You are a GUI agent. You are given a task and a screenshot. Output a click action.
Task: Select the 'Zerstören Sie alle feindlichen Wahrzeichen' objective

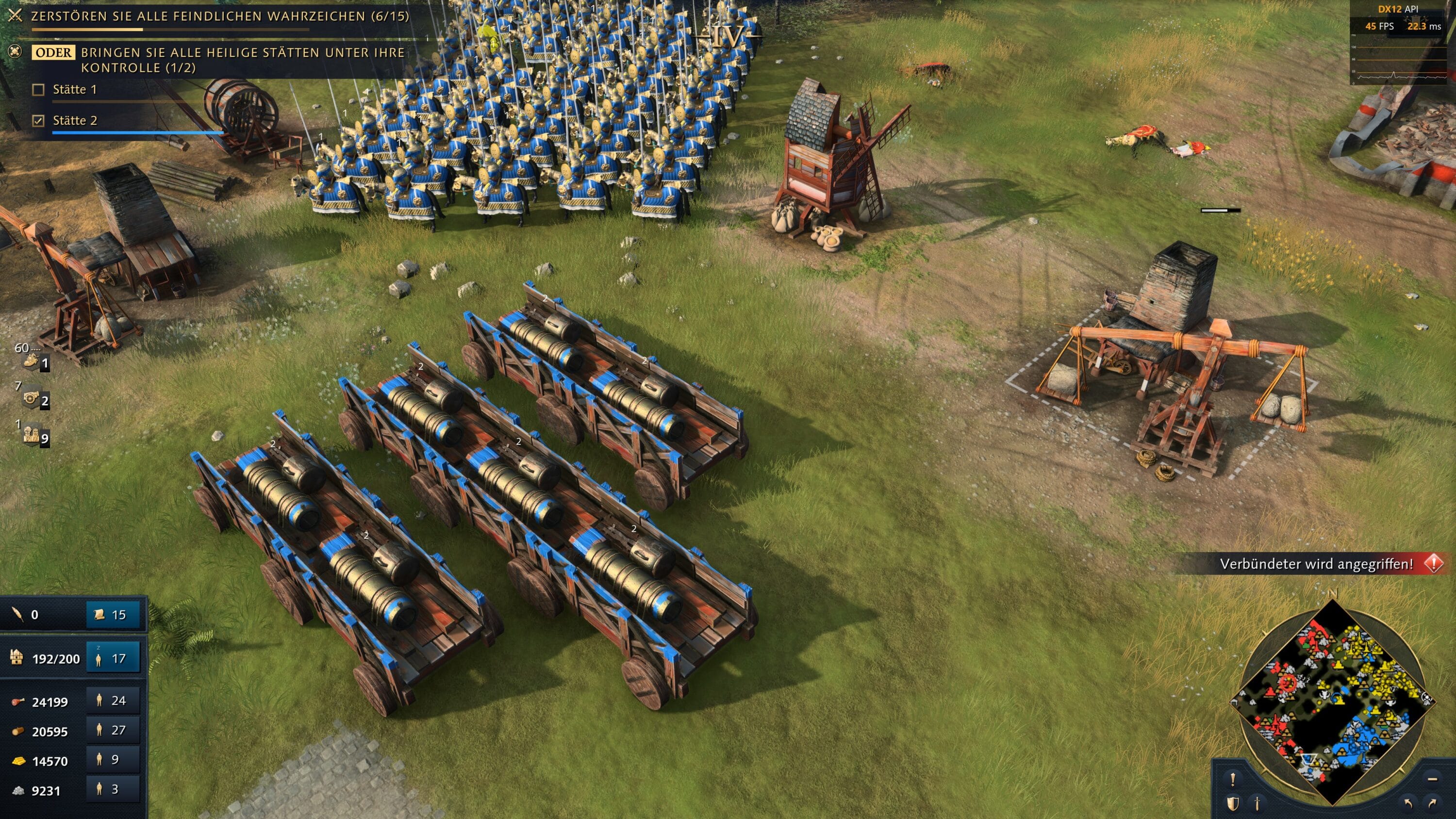[219, 16]
